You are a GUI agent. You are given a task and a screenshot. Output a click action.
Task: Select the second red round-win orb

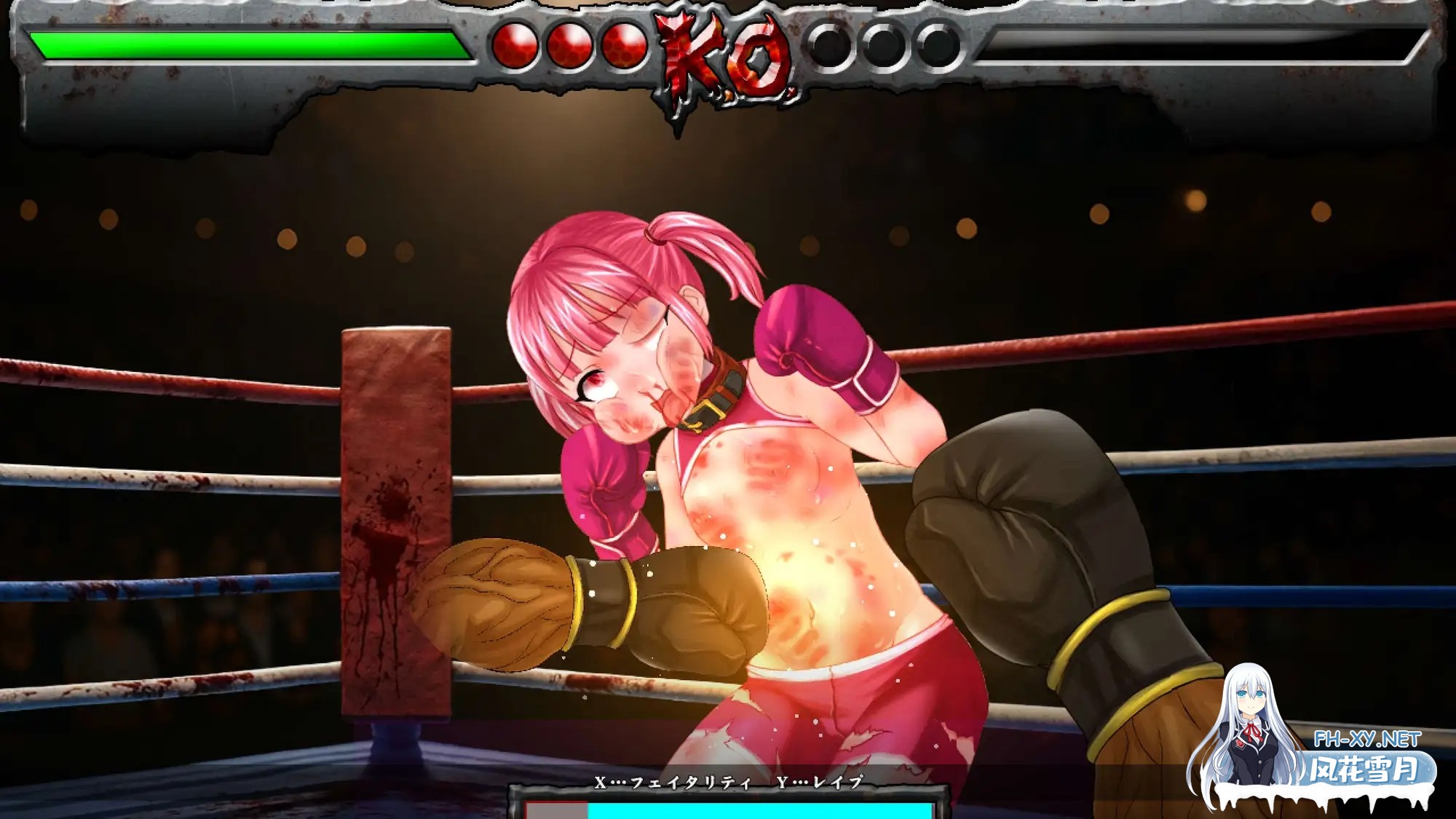570,45
